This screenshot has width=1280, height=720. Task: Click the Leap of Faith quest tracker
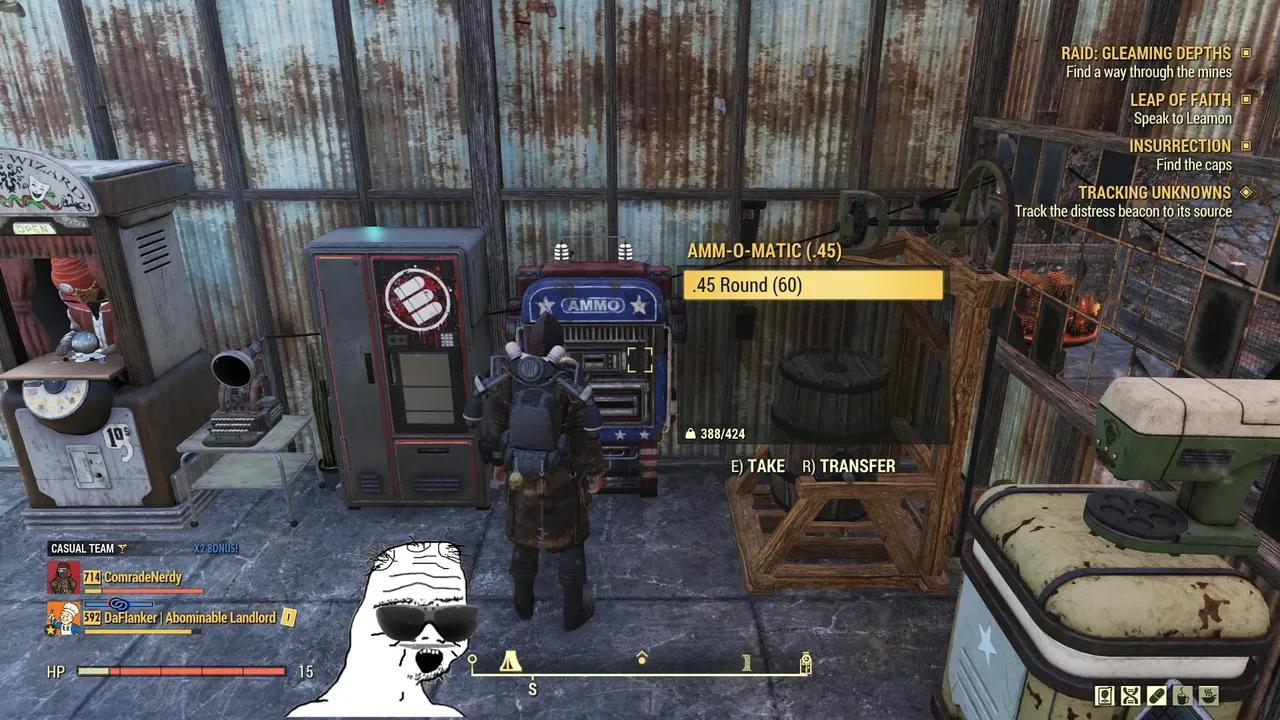point(1180,100)
